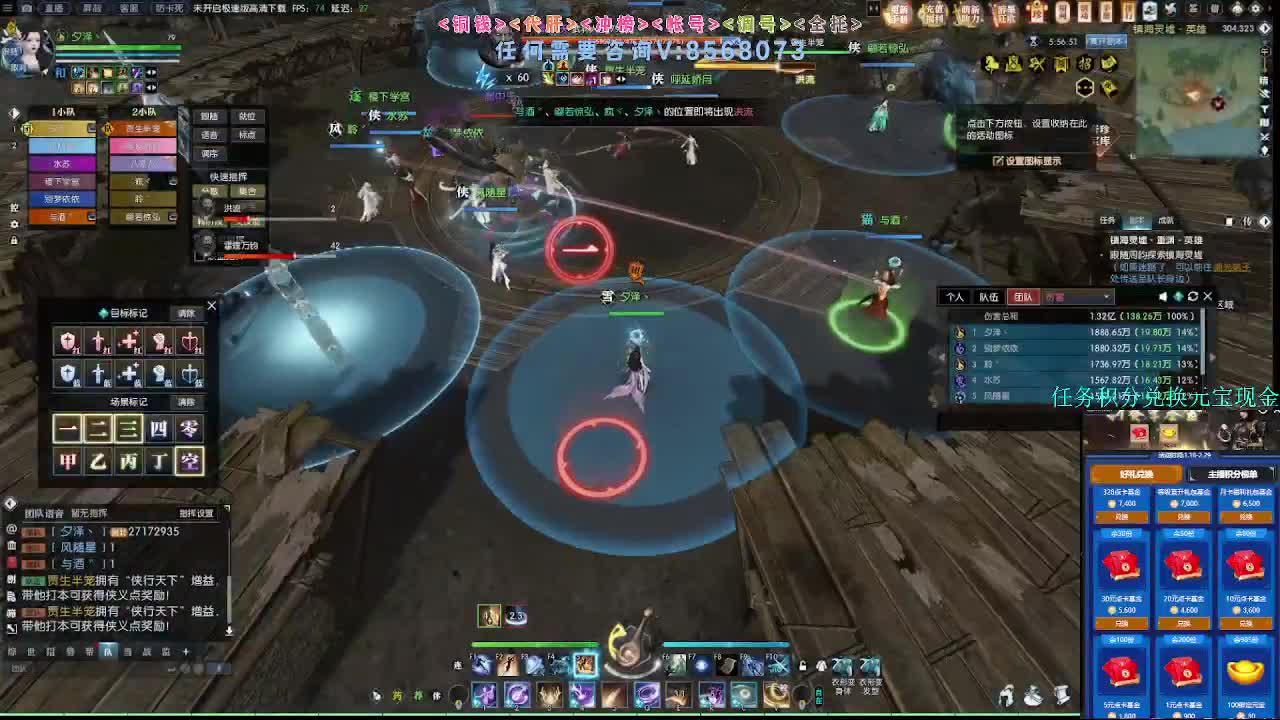Open the 伤害 statistics dropdown

pyautogui.click(x=1077, y=296)
